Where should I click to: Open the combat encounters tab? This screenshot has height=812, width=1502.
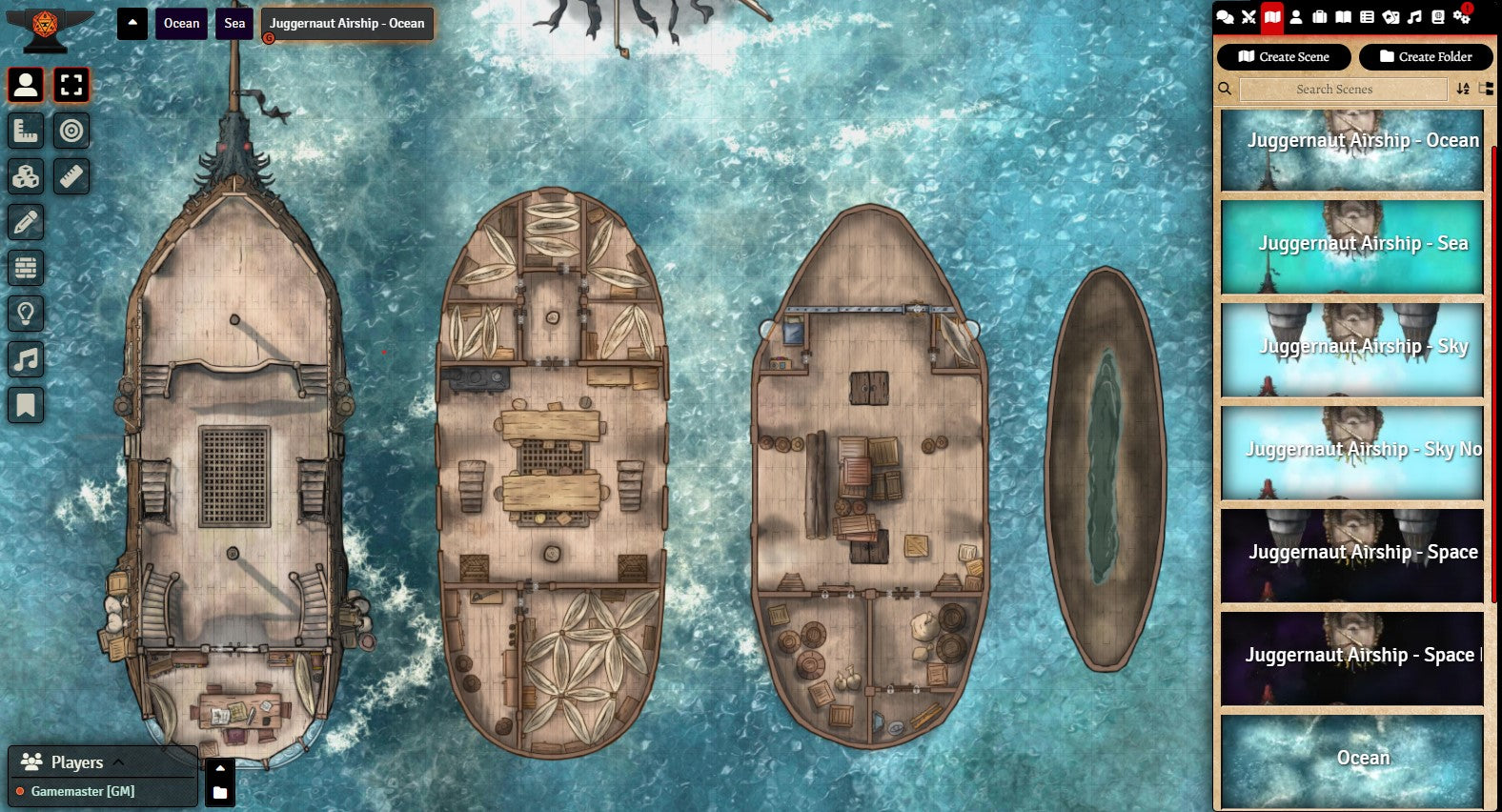[x=1248, y=16]
